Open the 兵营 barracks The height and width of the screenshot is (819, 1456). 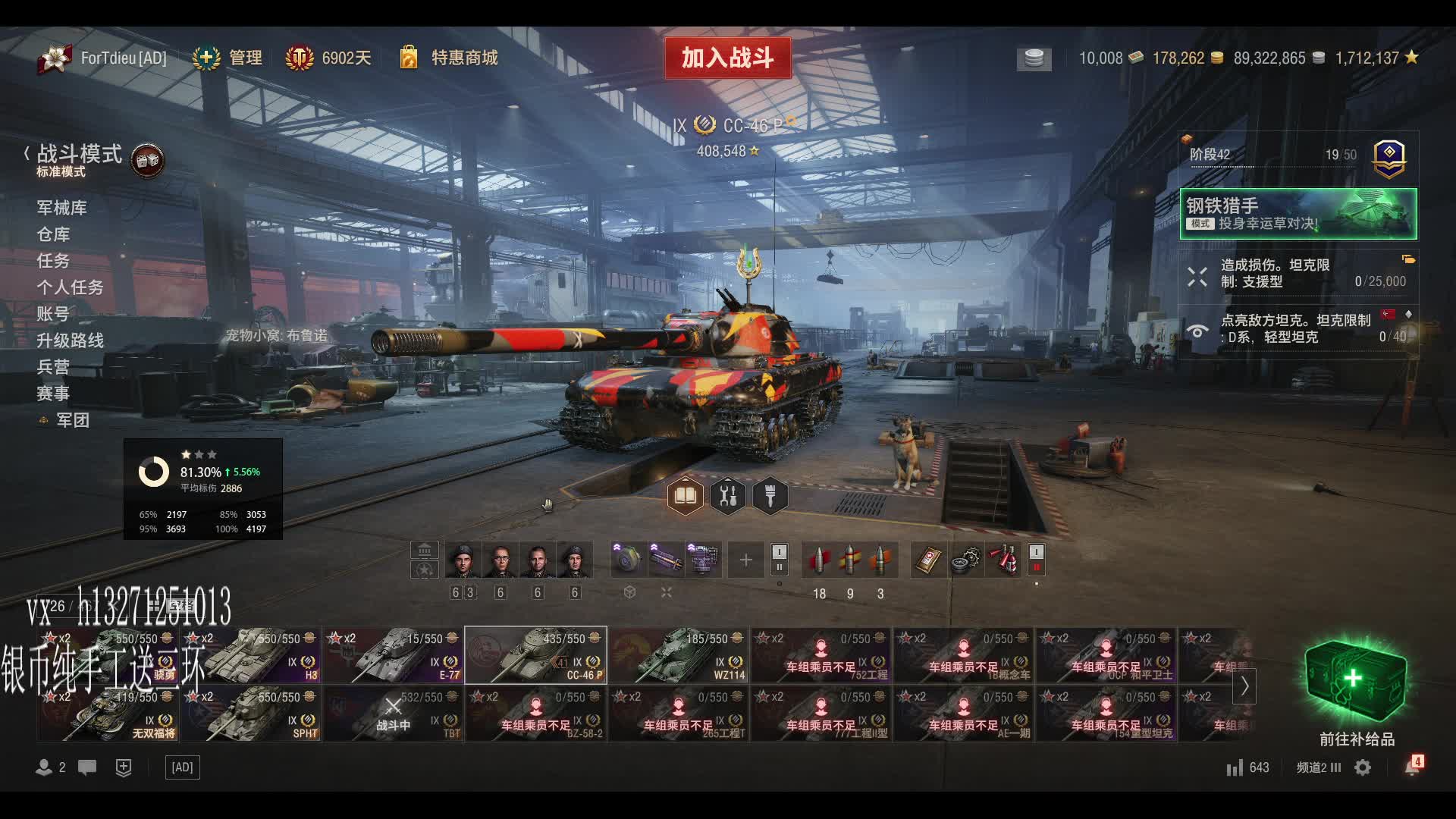(x=53, y=367)
